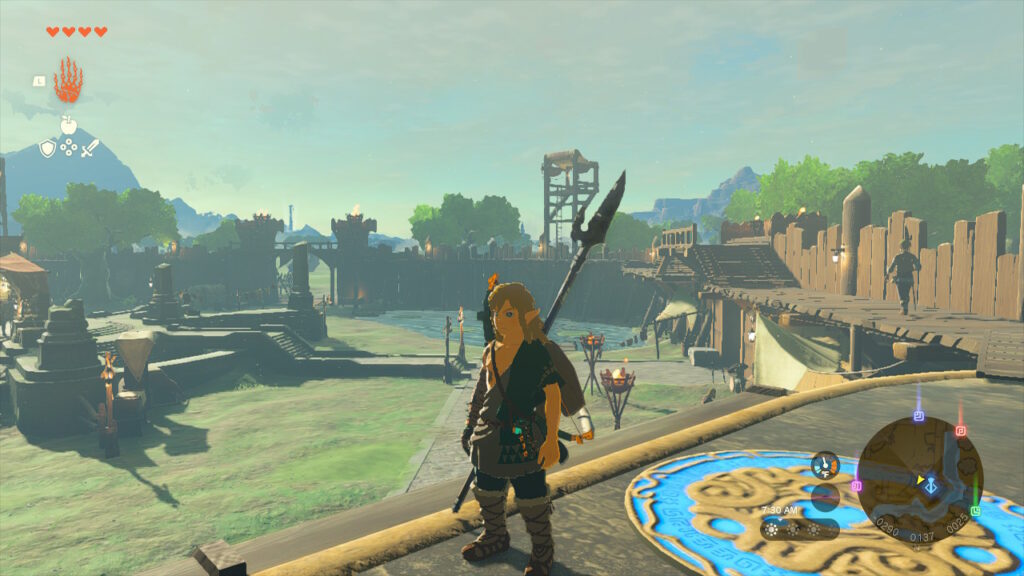Activate the orange hand ability icon
The height and width of the screenshot is (576, 1024).
pyautogui.click(x=68, y=81)
